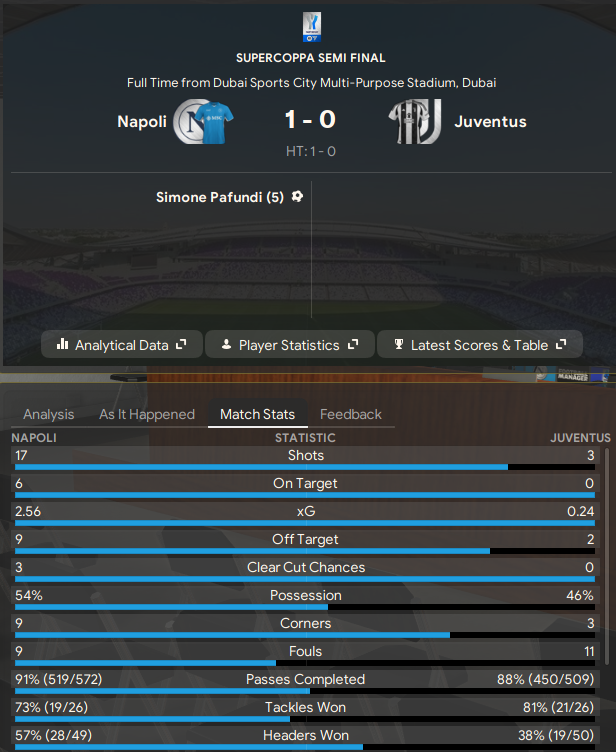Viewport: 616px width, 752px height.
Task: Open Player Statistics
Action: point(289,345)
